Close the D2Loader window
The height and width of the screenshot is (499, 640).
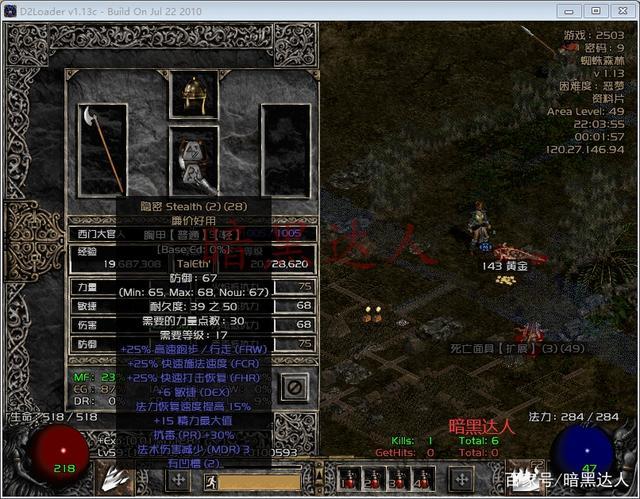point(622,11)
